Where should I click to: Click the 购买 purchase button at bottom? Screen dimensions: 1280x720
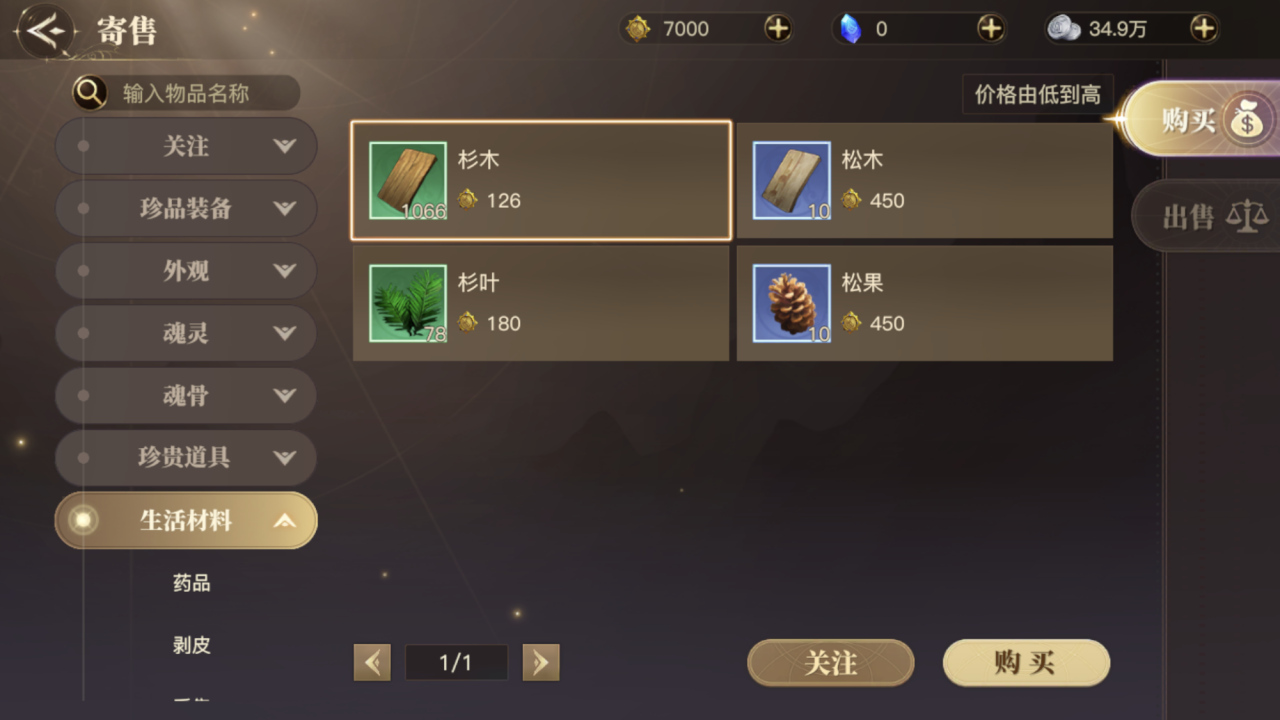(1026, 662)
